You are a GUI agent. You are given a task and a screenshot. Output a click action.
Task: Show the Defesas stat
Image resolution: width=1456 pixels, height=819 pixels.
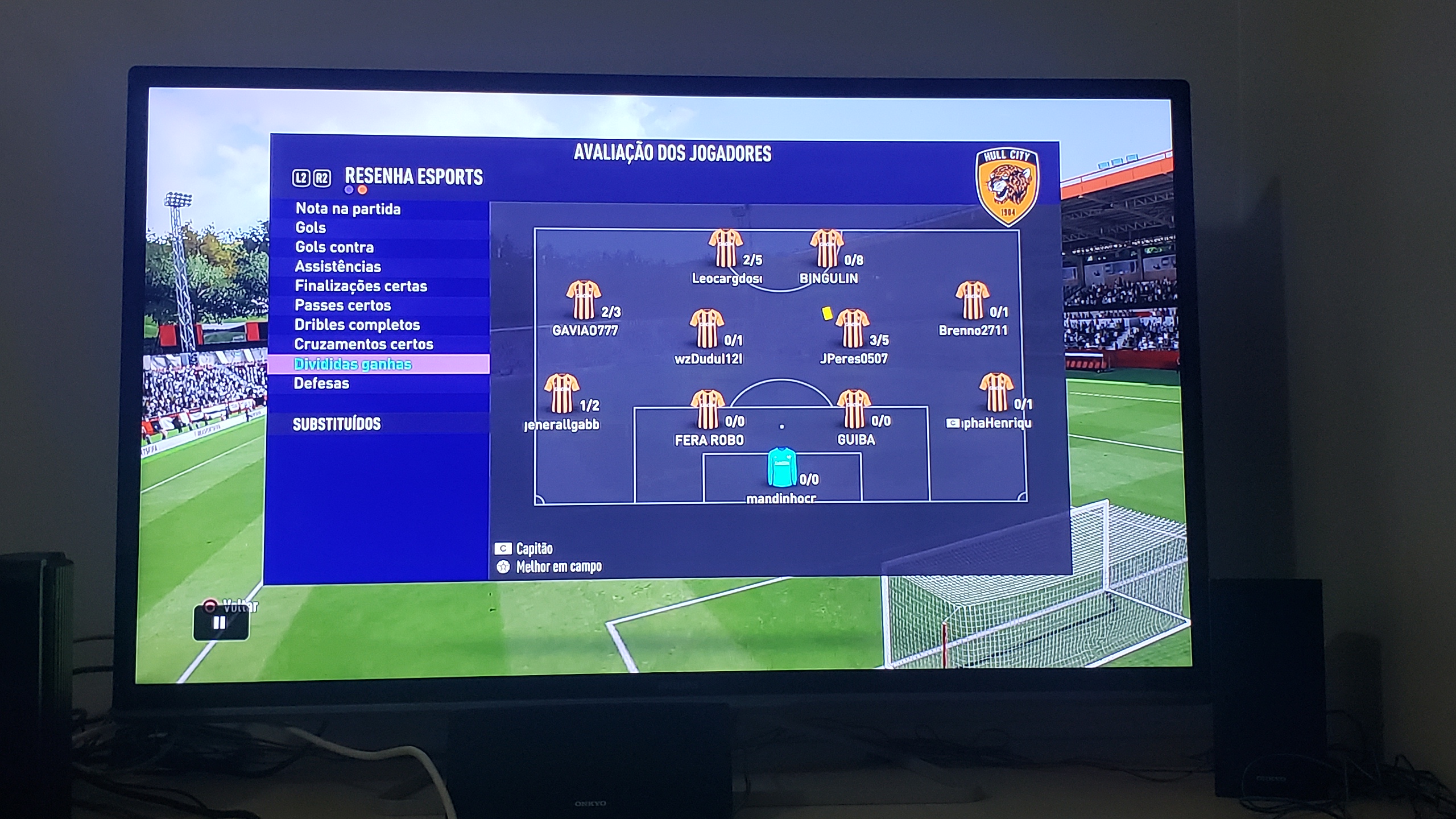point(321,383)
